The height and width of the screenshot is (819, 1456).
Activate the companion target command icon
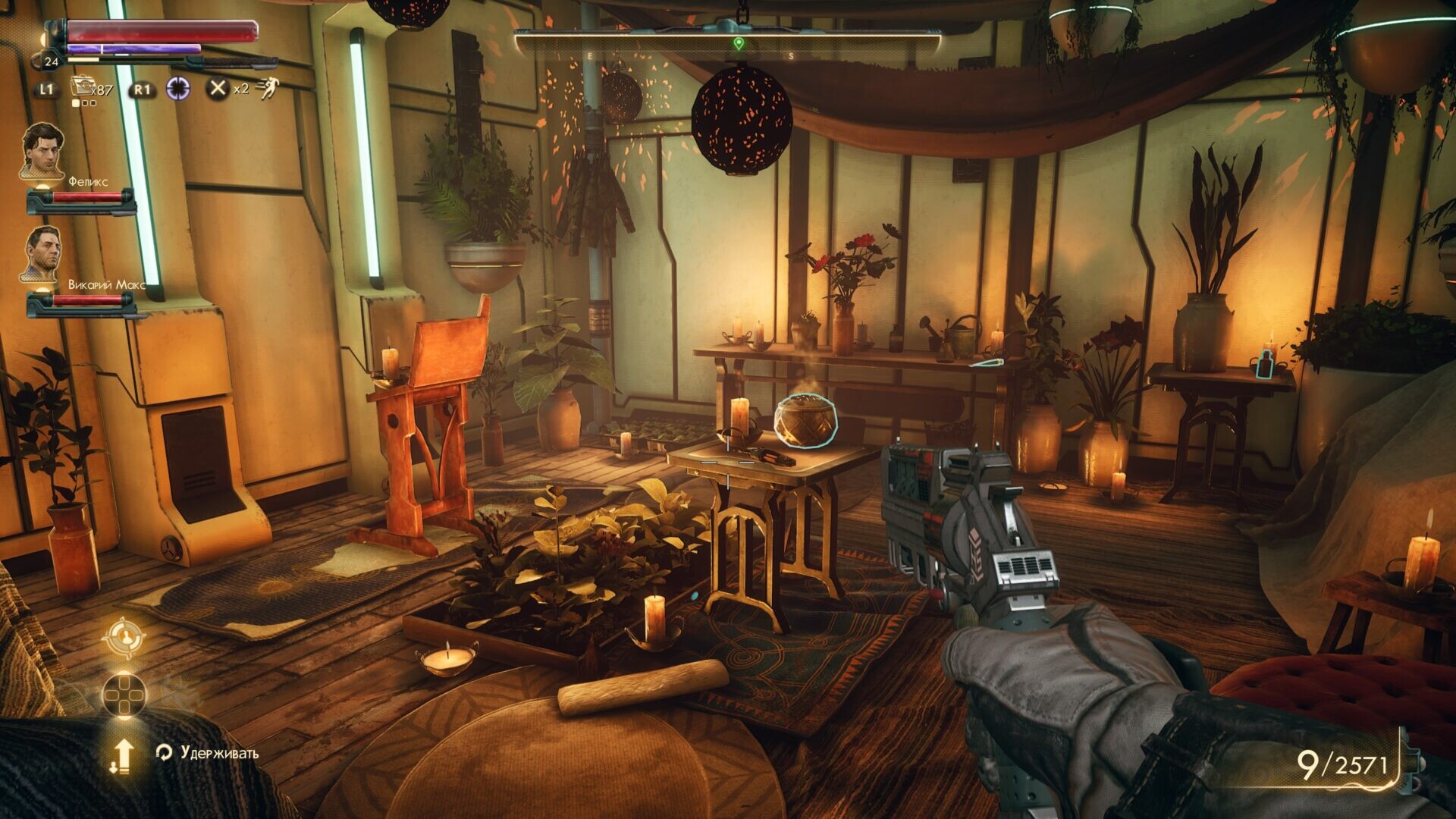pyautogui.click(x=124, y=638)
